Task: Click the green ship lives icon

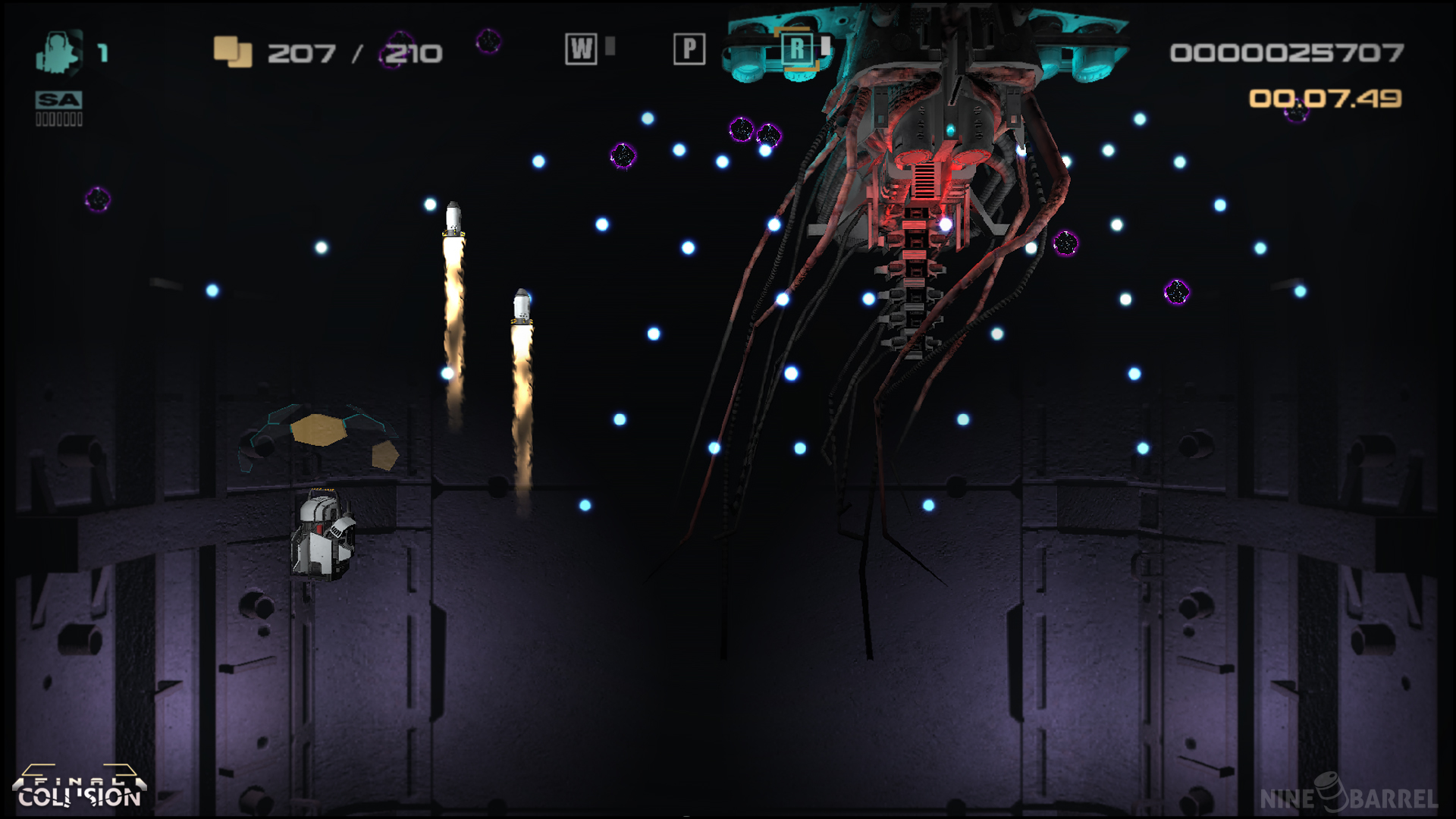Action: [58, 52]
